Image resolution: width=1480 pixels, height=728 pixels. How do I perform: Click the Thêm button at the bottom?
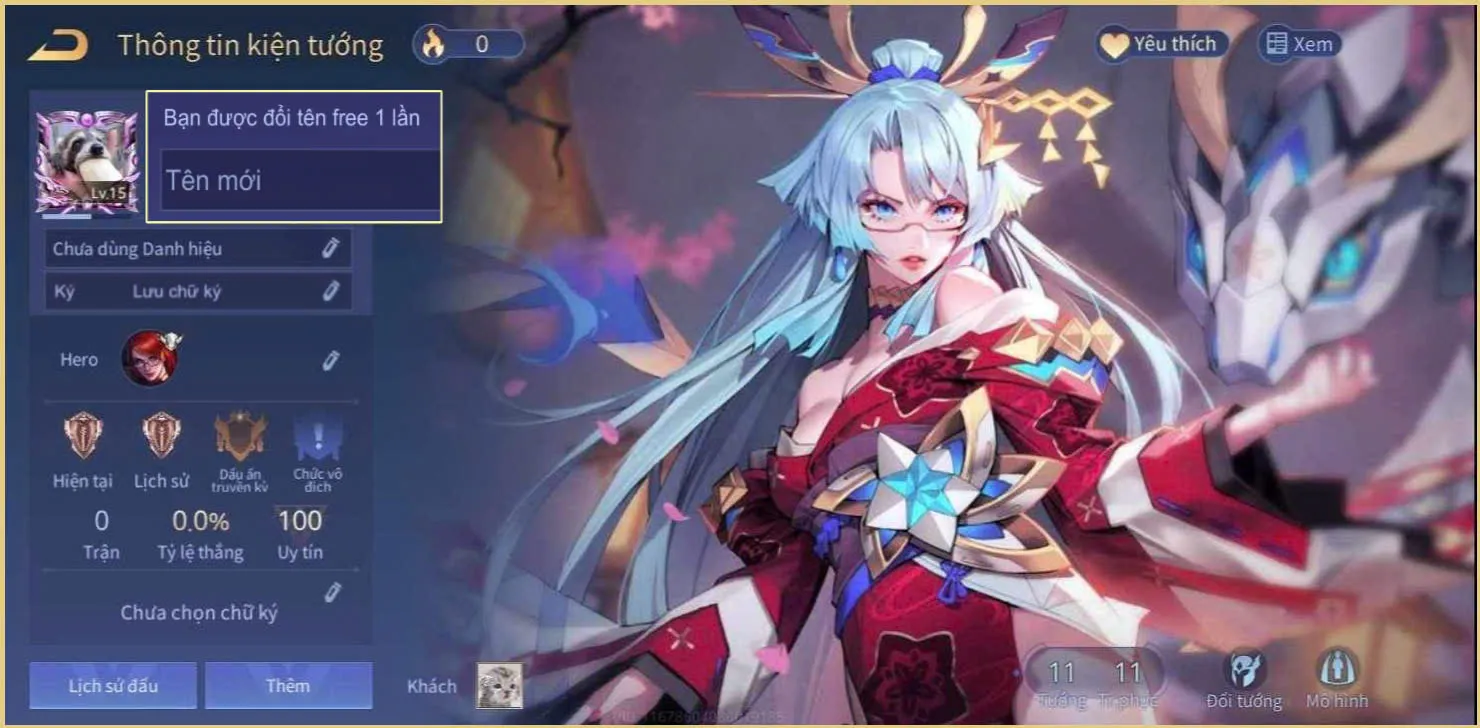pyautogui.click(x=289, y=685)
